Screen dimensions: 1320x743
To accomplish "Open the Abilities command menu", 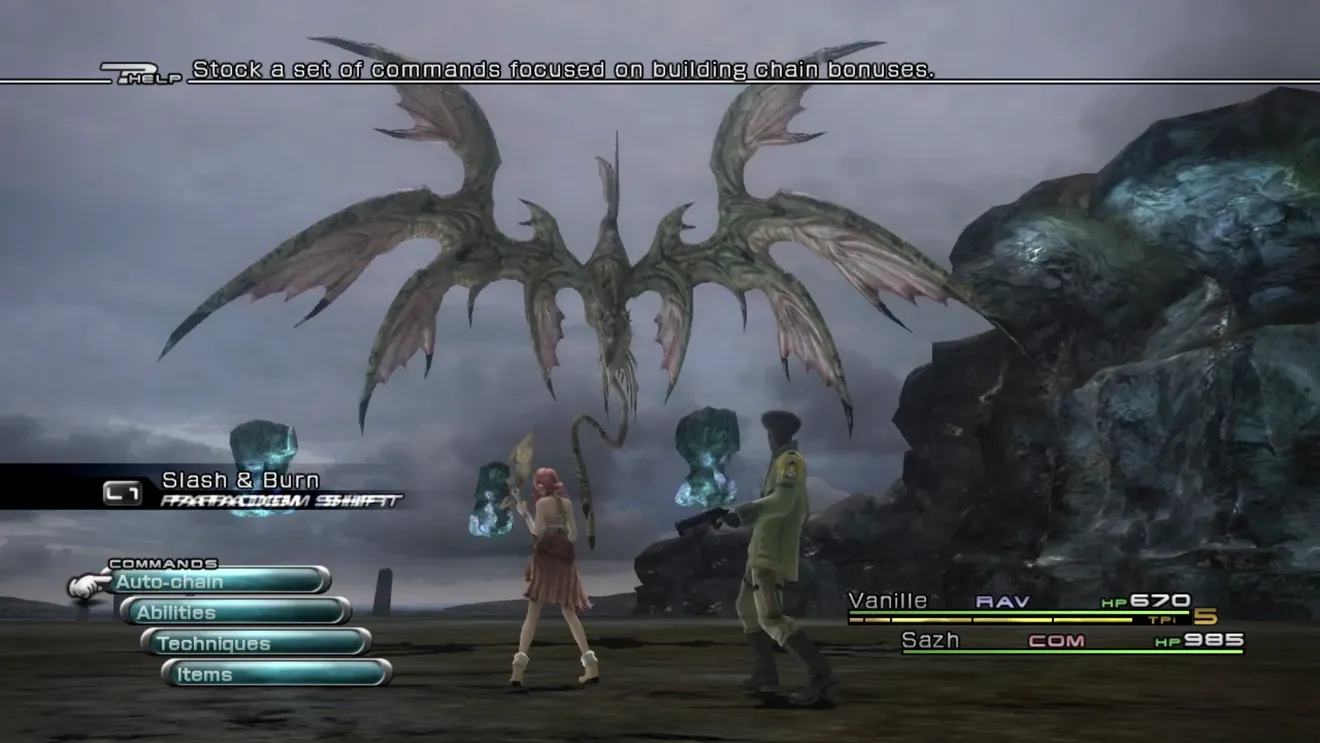I will [236, 612].
